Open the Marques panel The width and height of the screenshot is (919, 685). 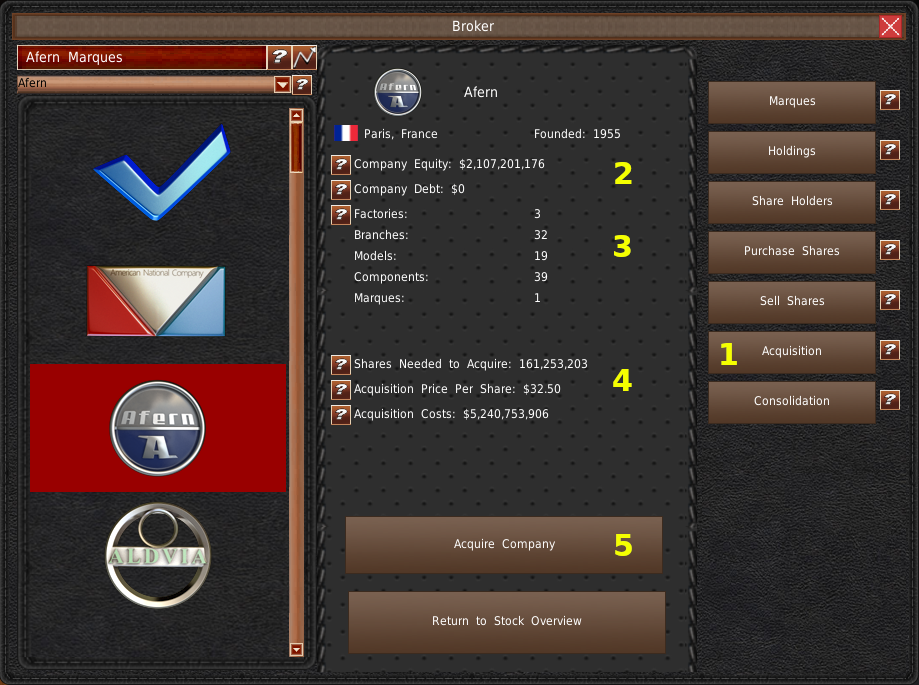[791, 101]
